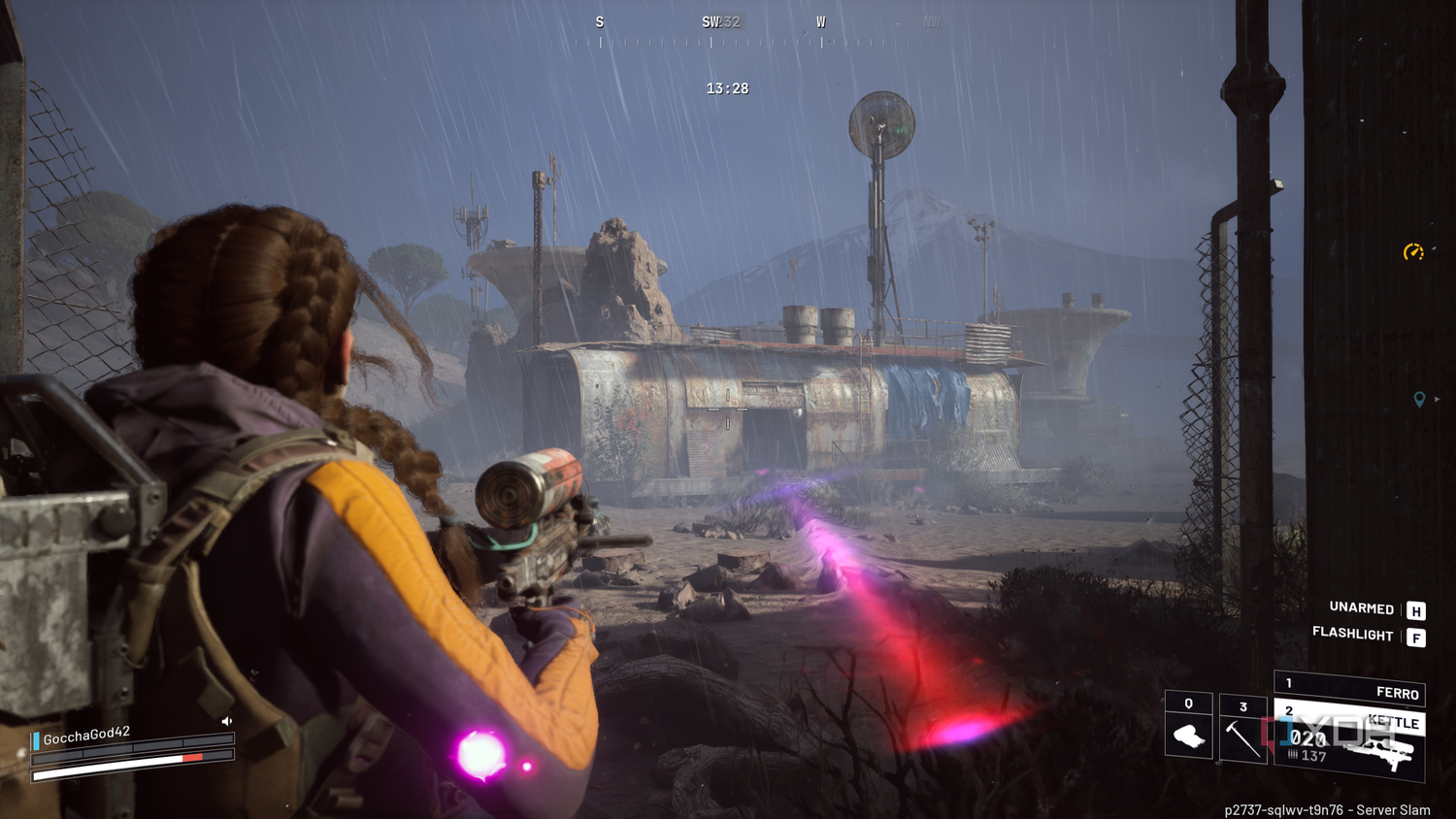This screenshot has height=819, width=1456.
Task: Select the bandage item in slot 0
Action: pos(1188,728)
